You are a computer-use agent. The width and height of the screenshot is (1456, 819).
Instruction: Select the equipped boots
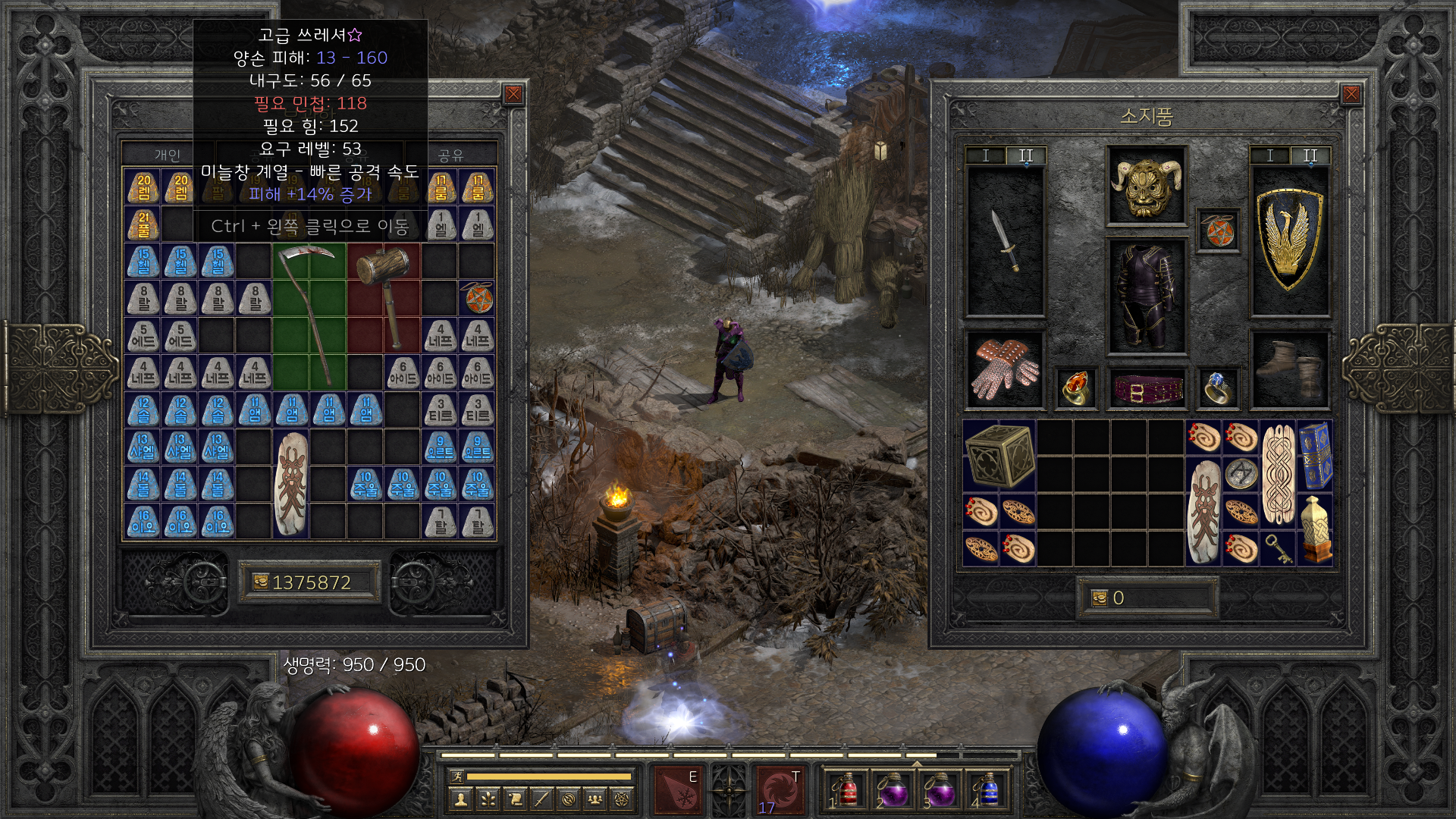click(x=1289, y=370)
